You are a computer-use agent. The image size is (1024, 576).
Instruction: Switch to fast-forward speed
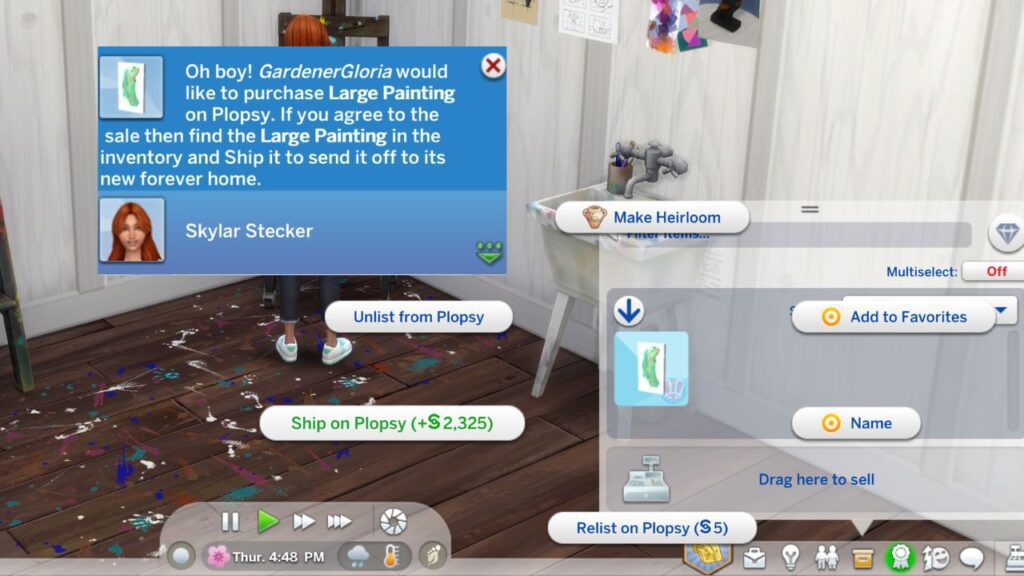303,521
